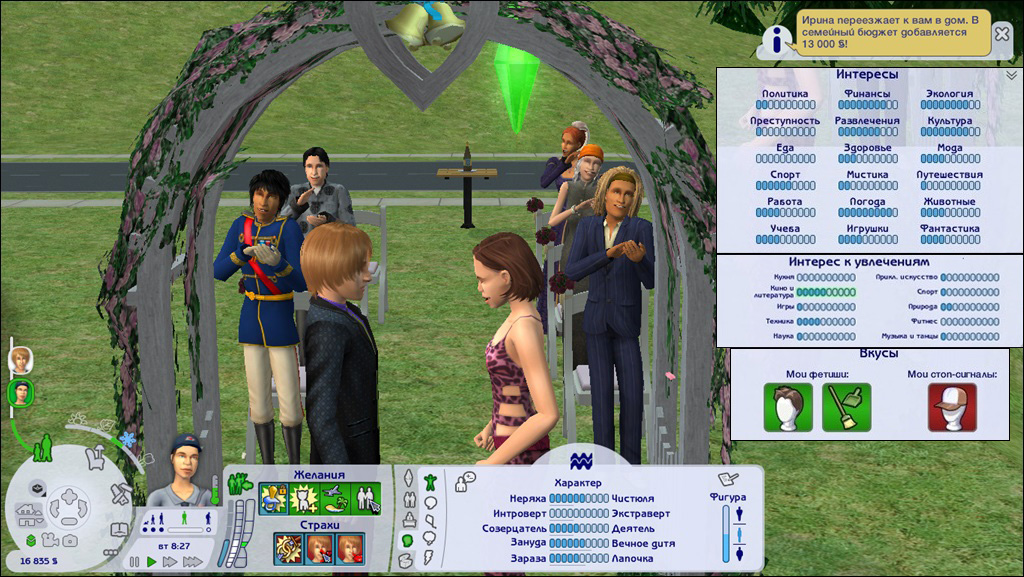Click the red cap turn-off icon
This screenshot has width=1024, height=577.
[x=951, y=407]
